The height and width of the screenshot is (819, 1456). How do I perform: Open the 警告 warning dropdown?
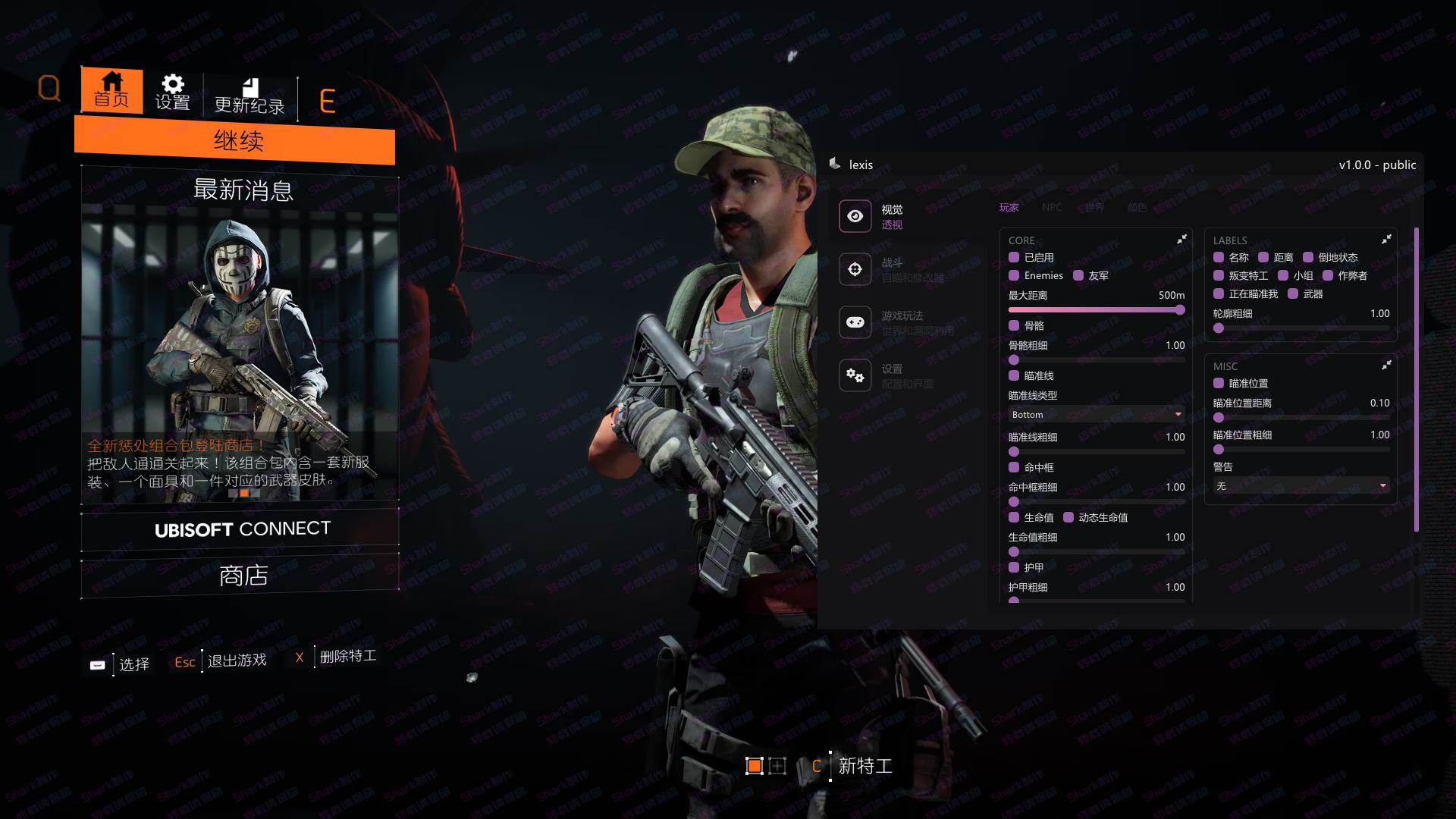point(1301,486)
